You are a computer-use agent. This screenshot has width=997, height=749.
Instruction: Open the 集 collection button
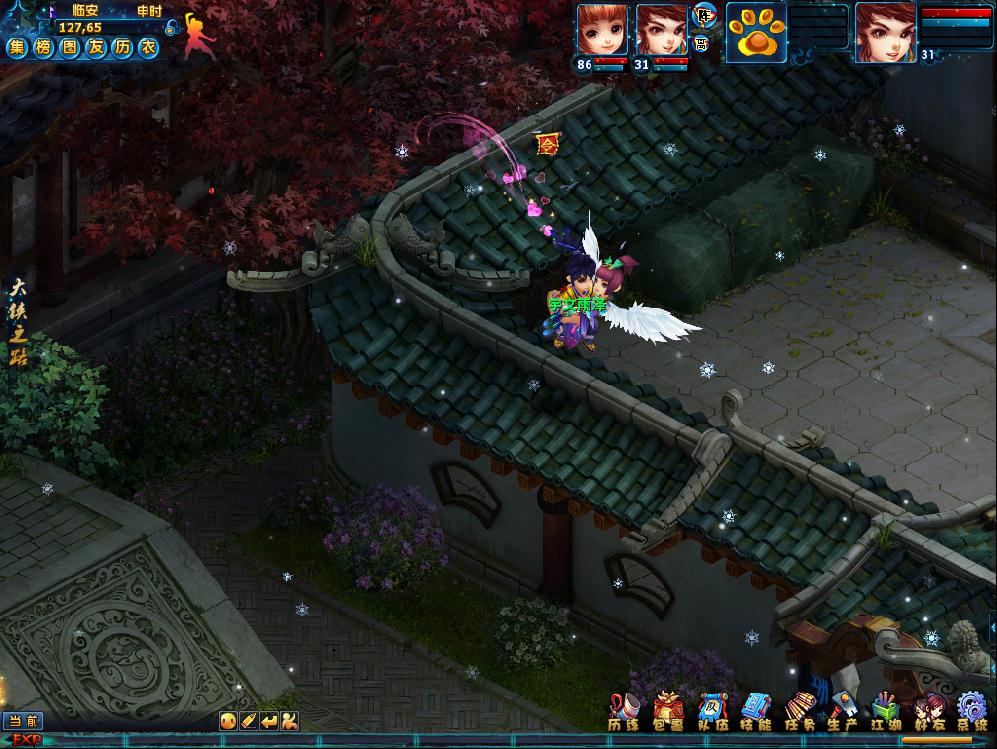(17, 47)
